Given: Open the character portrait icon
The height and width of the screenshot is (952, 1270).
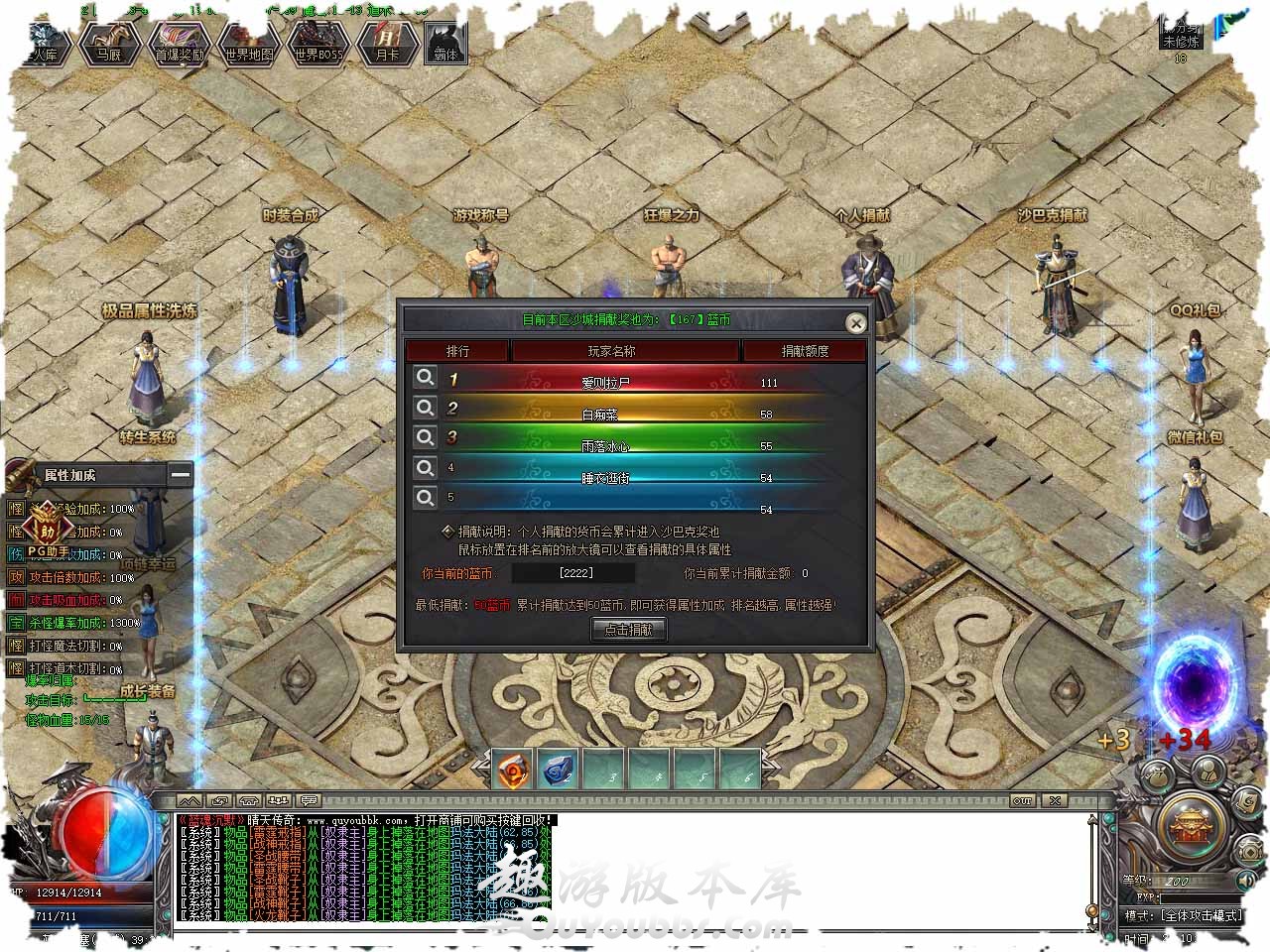Looking at the screenshot, I should [x=1206, y=770].
